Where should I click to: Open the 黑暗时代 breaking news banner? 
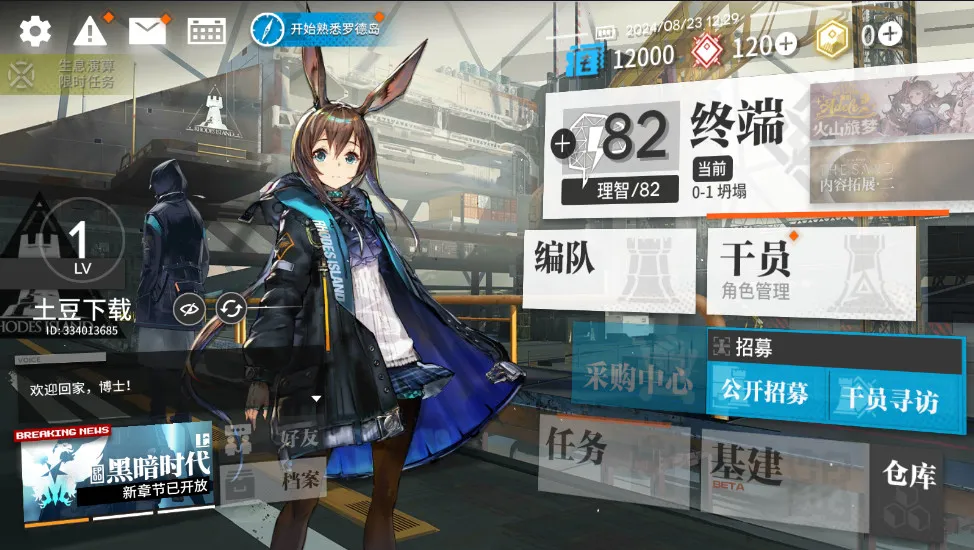coord(115,472)
